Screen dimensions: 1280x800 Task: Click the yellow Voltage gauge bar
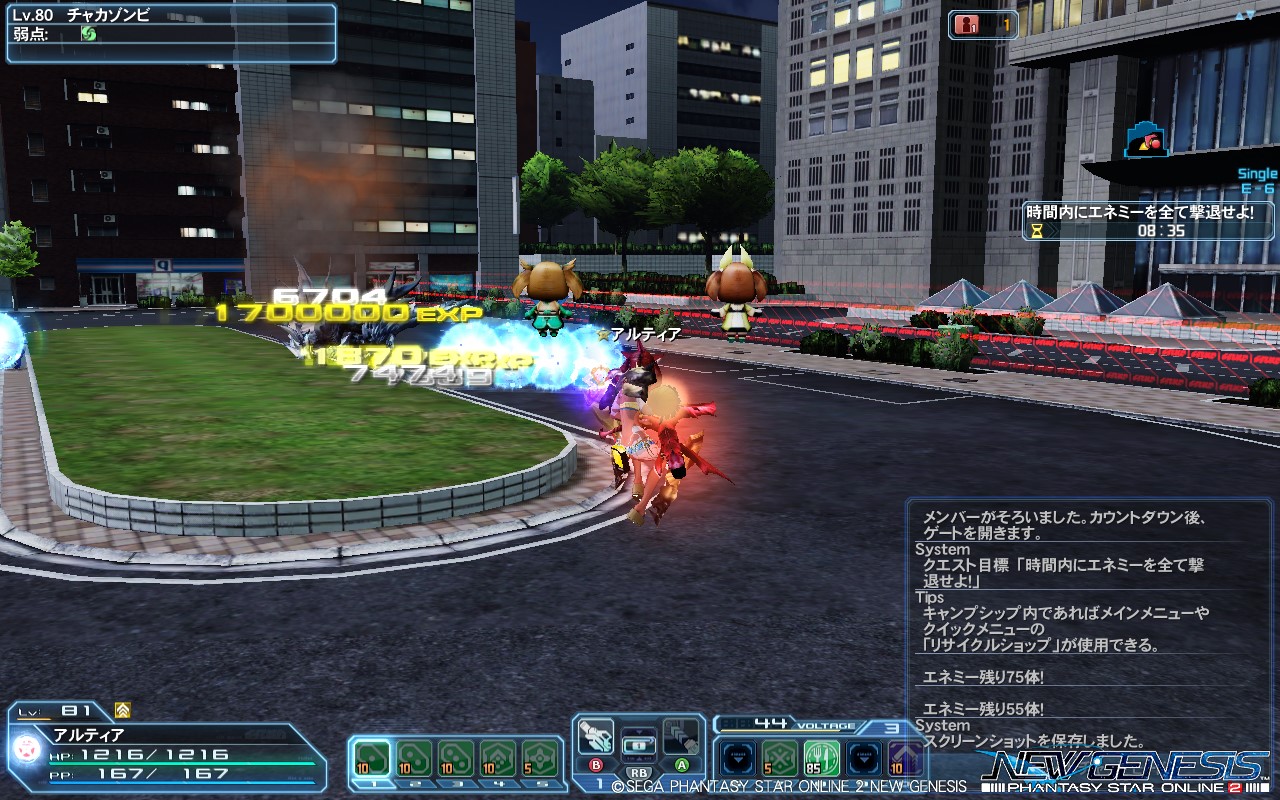tap(779, 730)
